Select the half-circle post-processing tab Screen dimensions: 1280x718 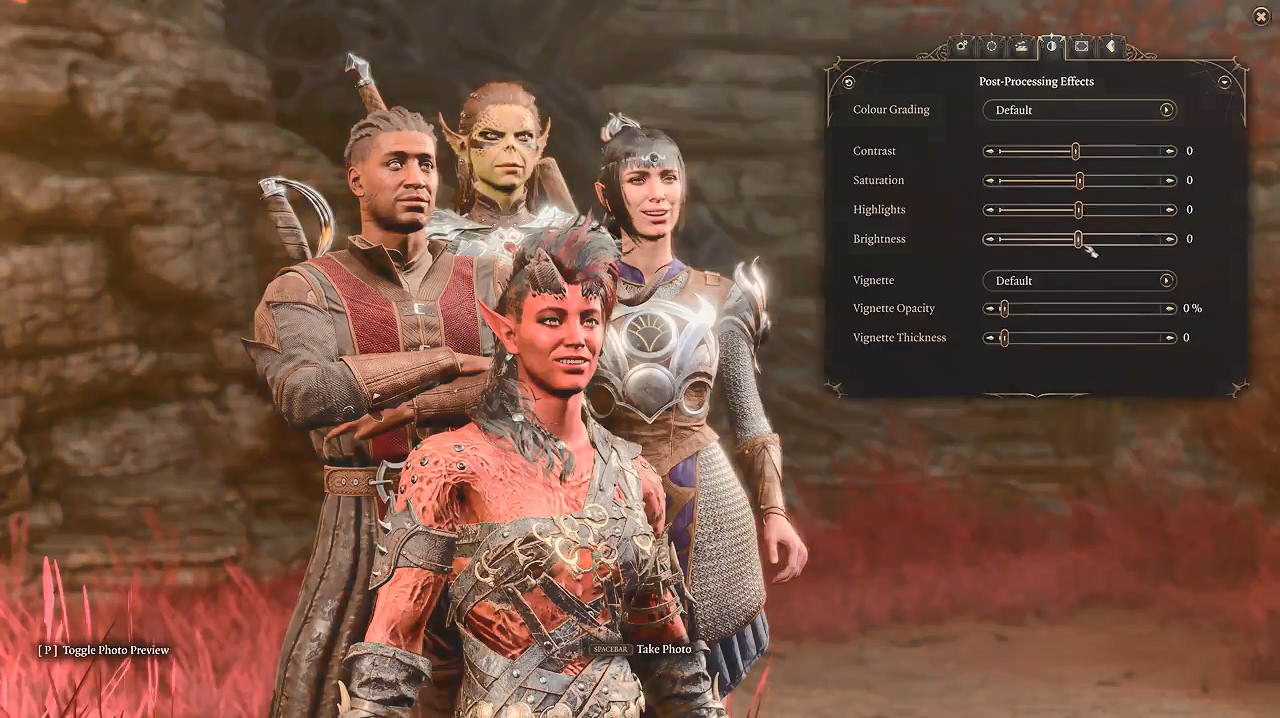pyautogui.click(x=1051, y=45)
